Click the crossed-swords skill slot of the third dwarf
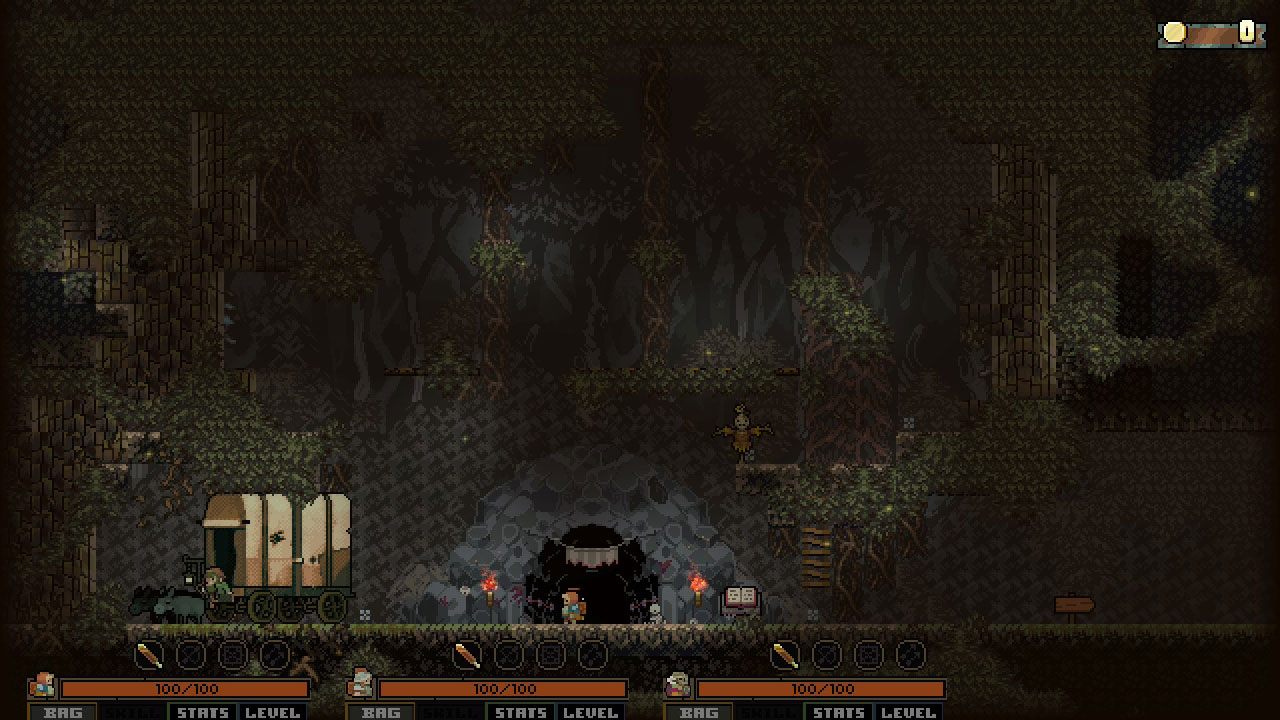 tap(827, 655)
